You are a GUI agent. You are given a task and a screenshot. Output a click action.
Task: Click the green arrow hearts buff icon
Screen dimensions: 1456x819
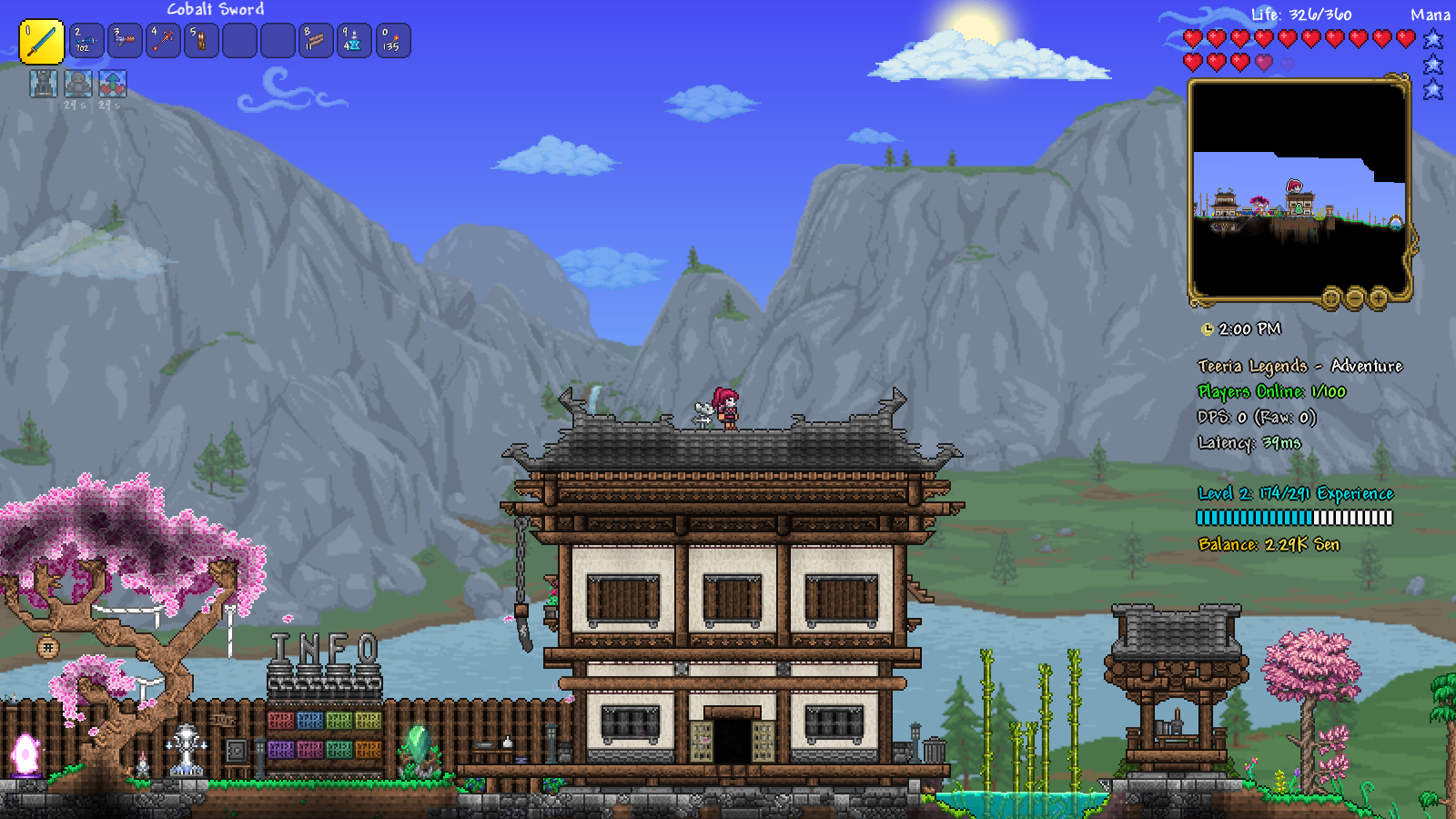[x=113, y=84]
